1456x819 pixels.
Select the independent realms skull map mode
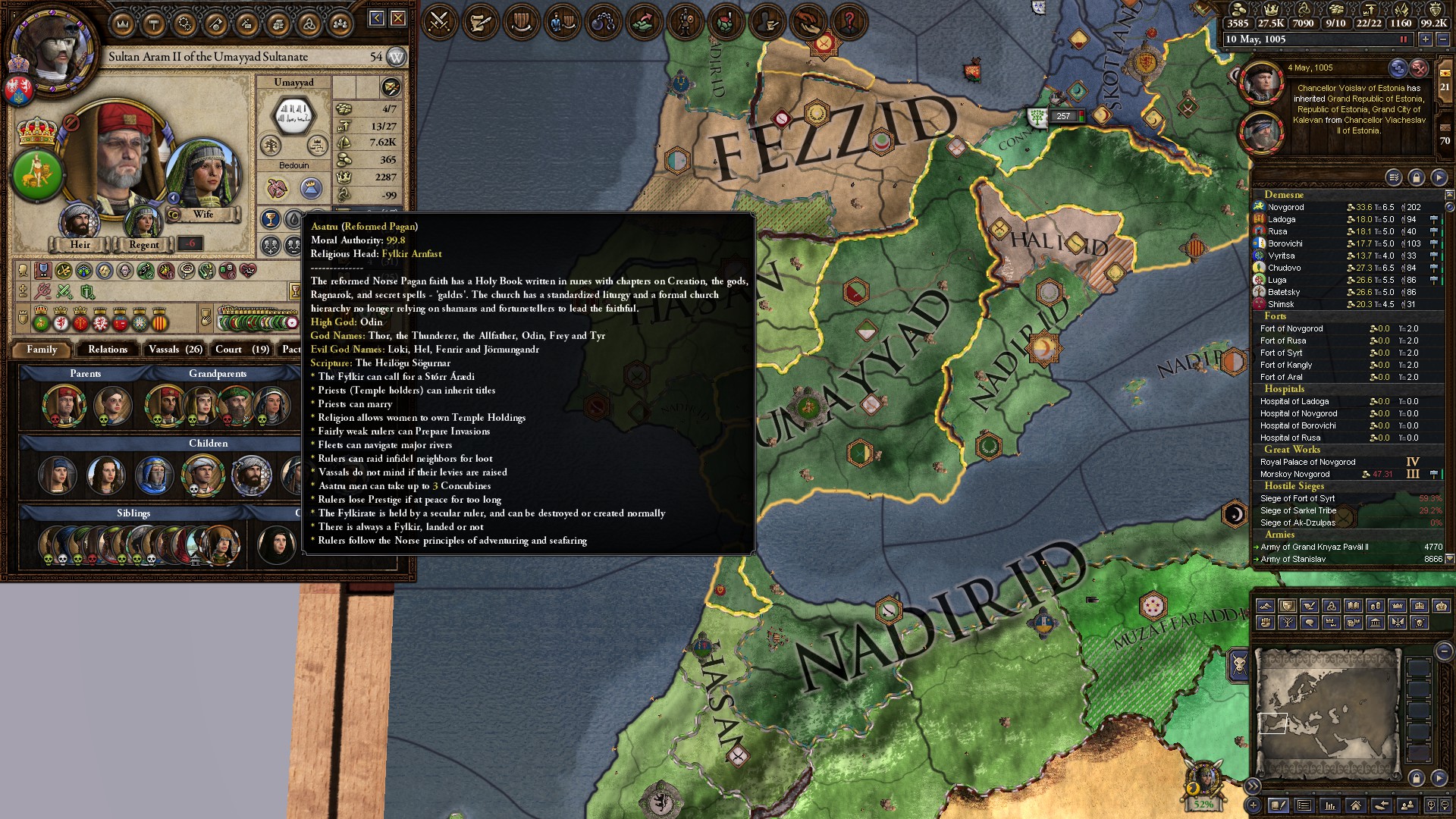tap(1418, 622)
